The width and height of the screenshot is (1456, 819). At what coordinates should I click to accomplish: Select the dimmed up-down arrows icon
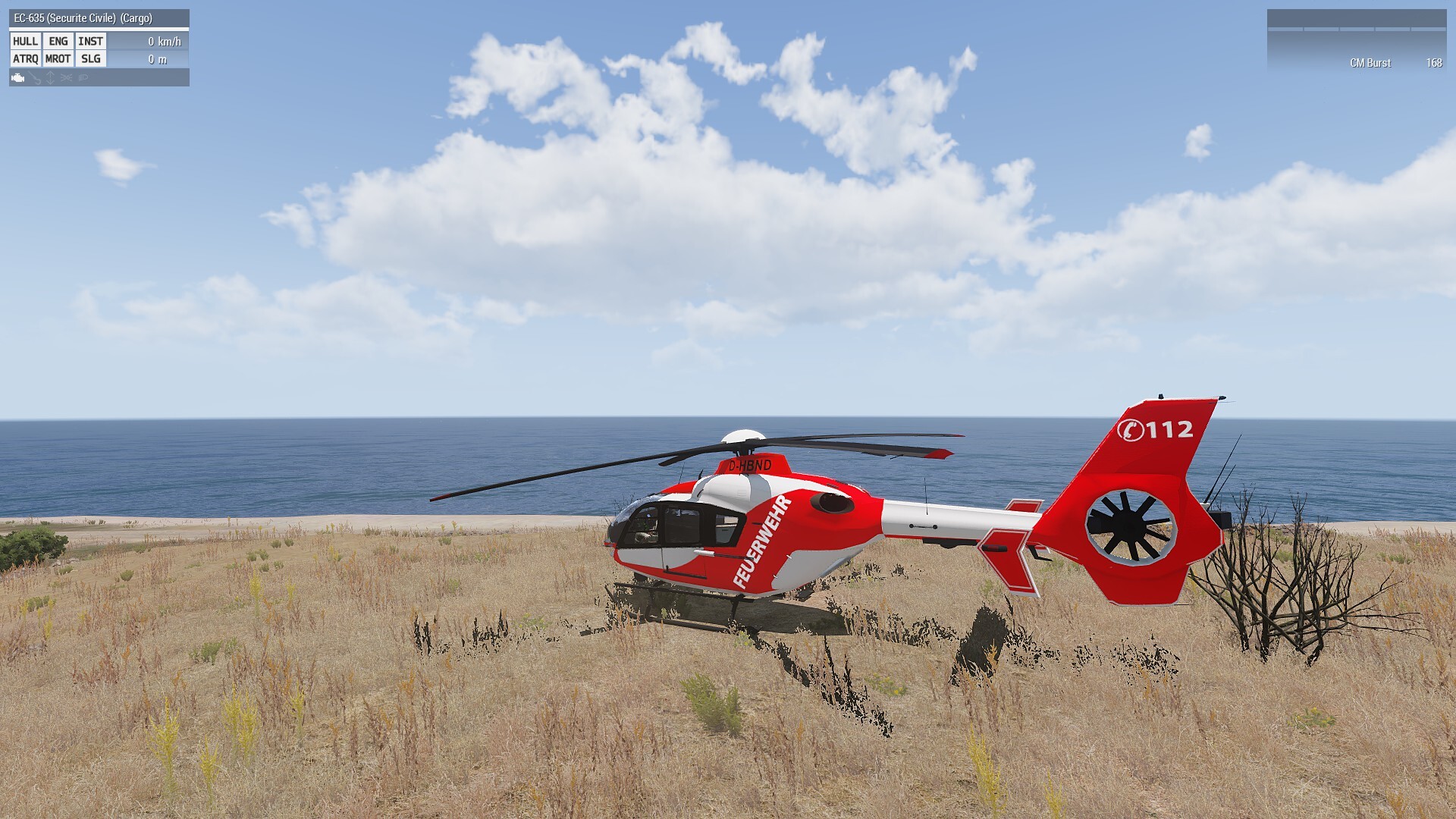(x=51, y=77)
